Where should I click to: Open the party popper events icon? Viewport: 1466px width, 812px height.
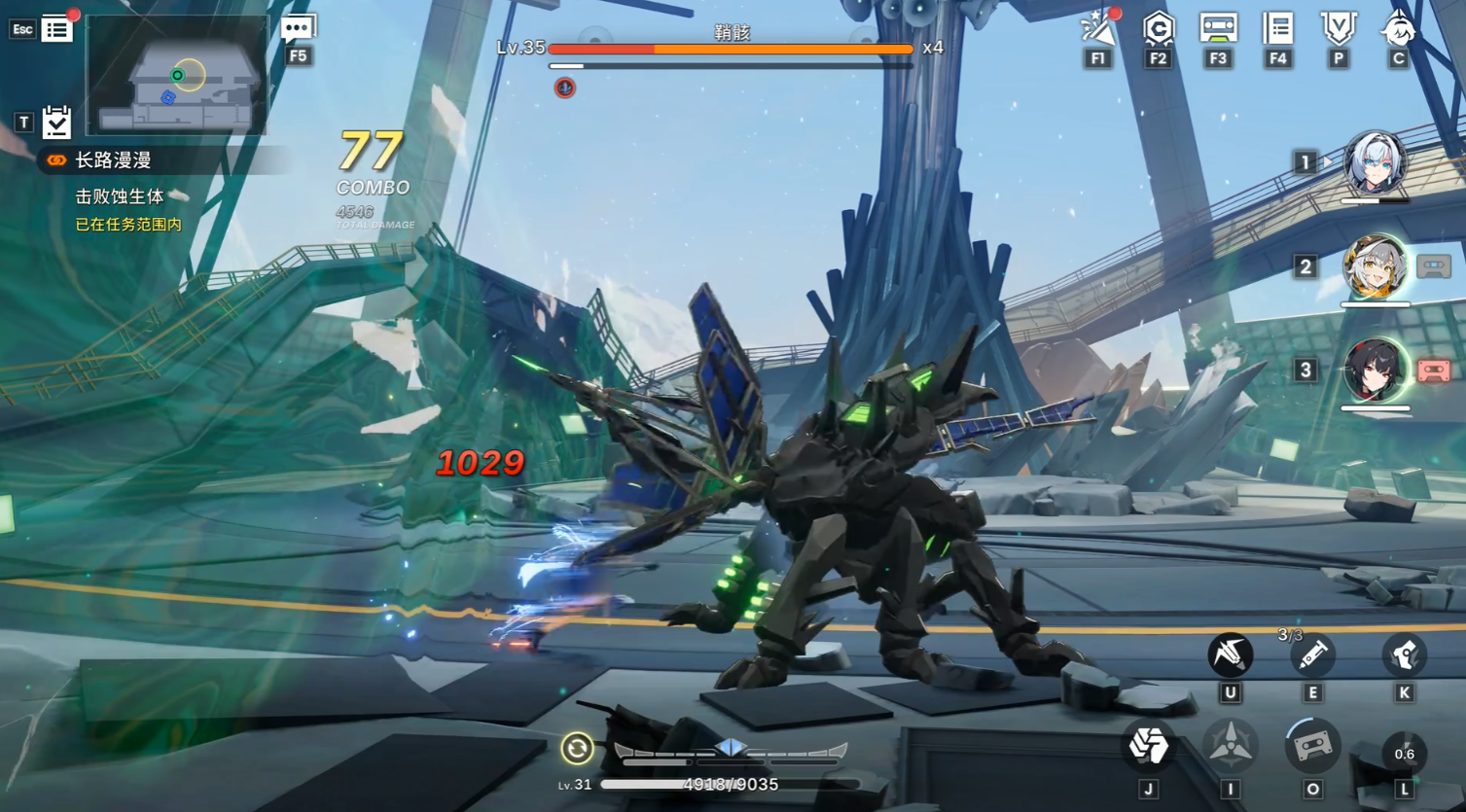1098,29
